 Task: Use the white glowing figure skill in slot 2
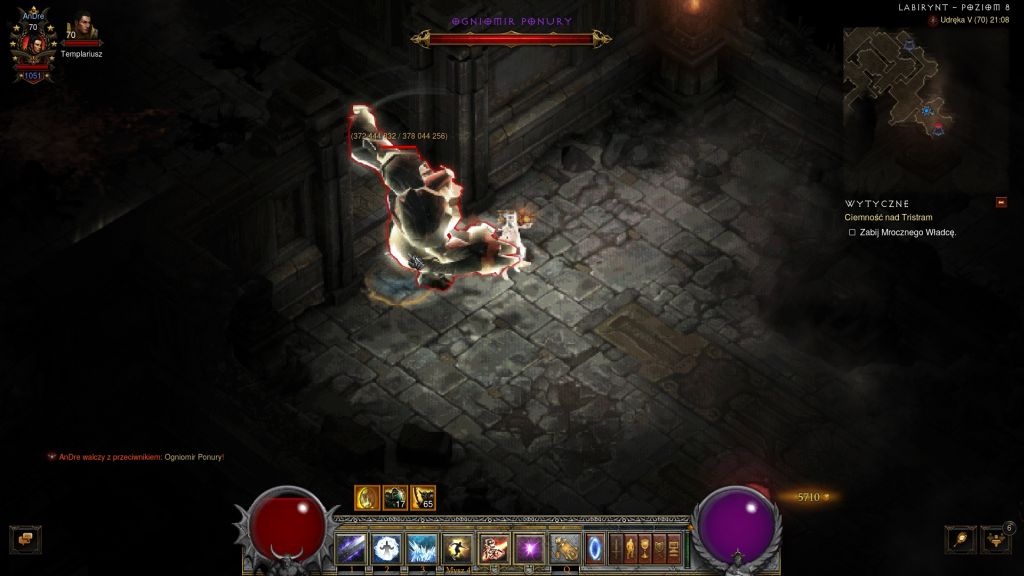386,548
